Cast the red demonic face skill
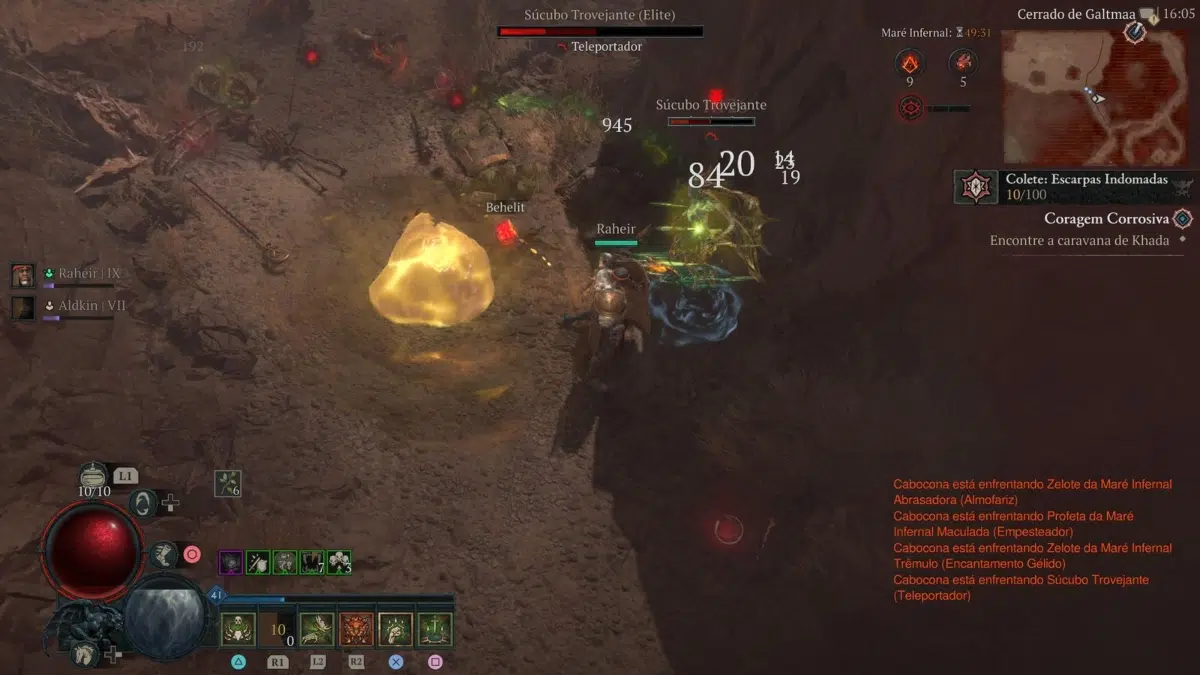 [x=357, y=629]
